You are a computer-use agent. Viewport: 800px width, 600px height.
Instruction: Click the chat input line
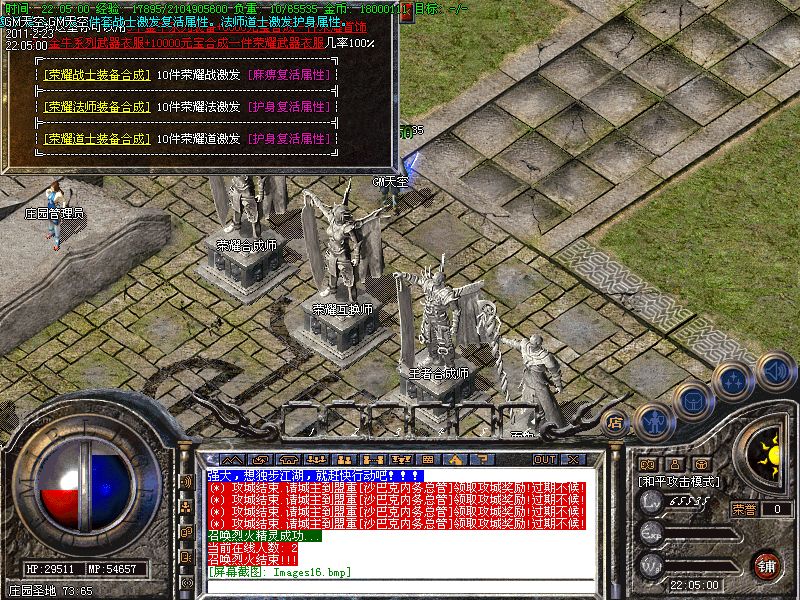click(400, 584)
